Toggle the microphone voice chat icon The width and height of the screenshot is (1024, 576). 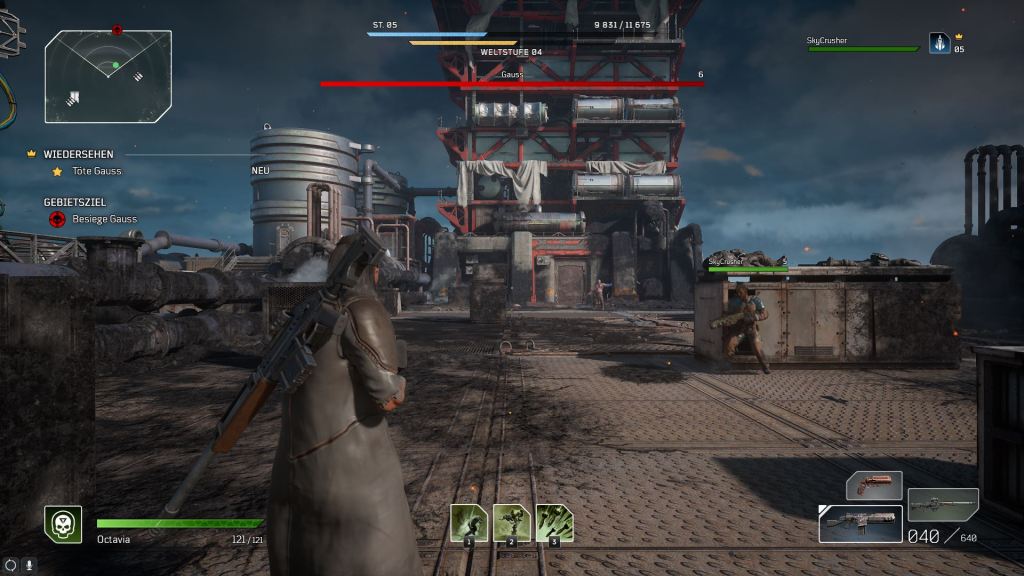pyautogui.click(x=29, y=565)
